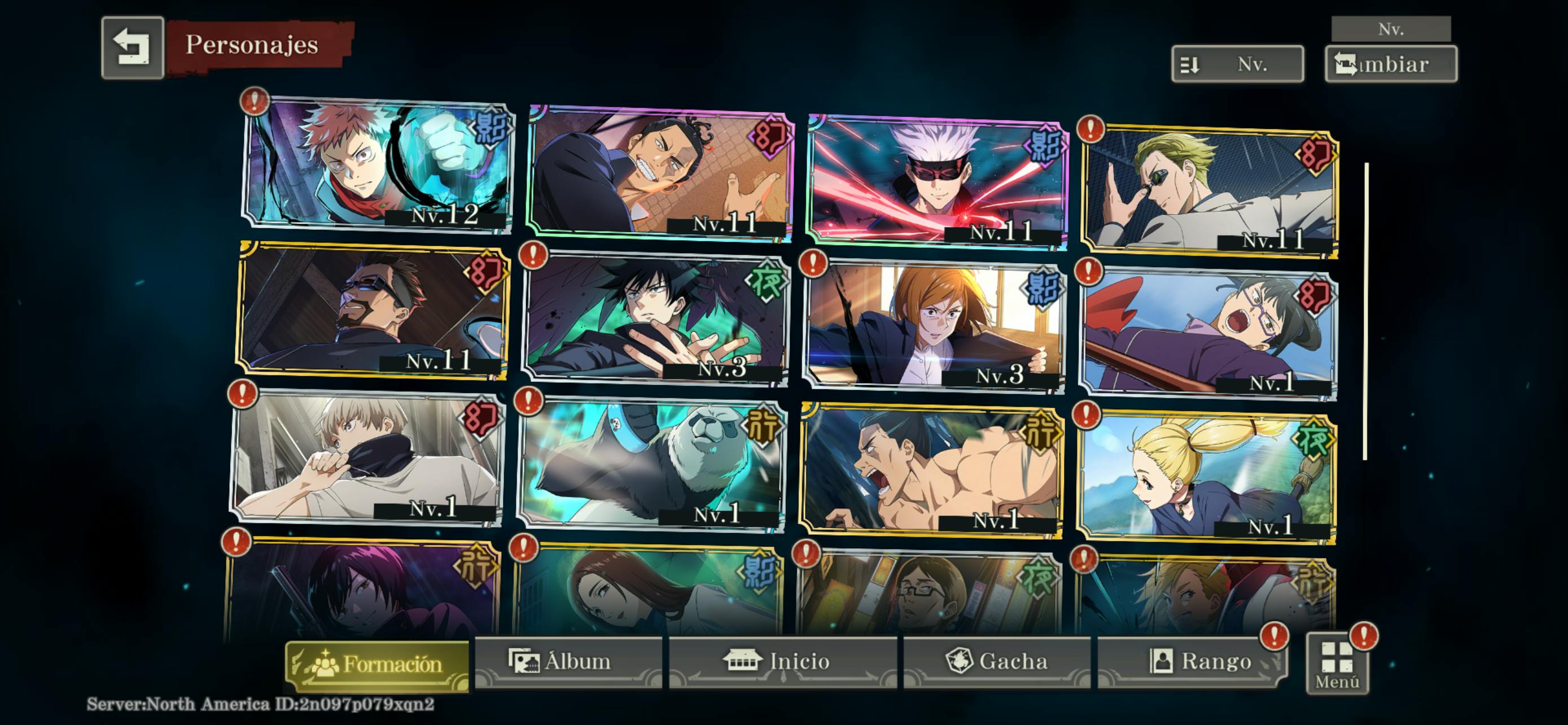Image resolution: width=1568 pixels, height=725 pixels.
Task: Pick the glasses-wearing Maki Nv.1 card
Action: pos(1208,335)
